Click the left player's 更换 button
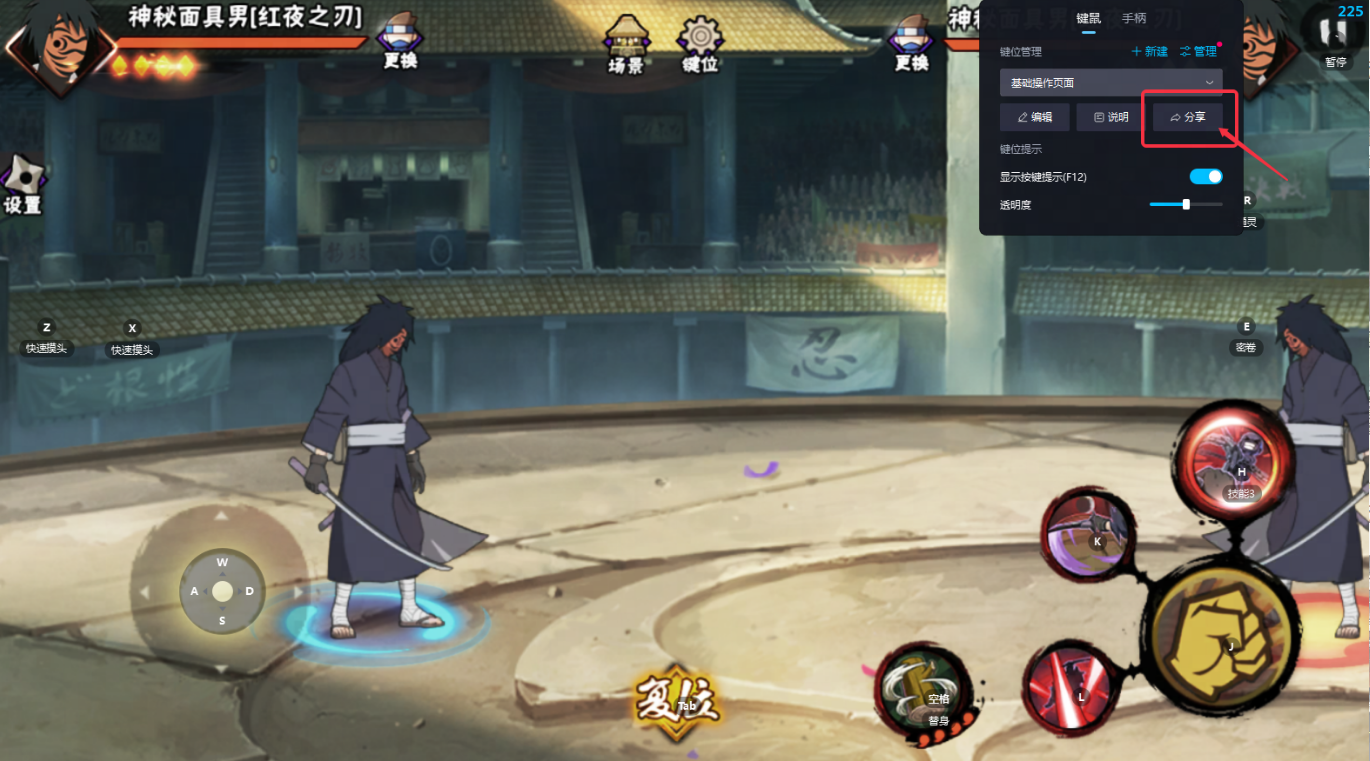The image size is (1370, 761). point(400,42)
